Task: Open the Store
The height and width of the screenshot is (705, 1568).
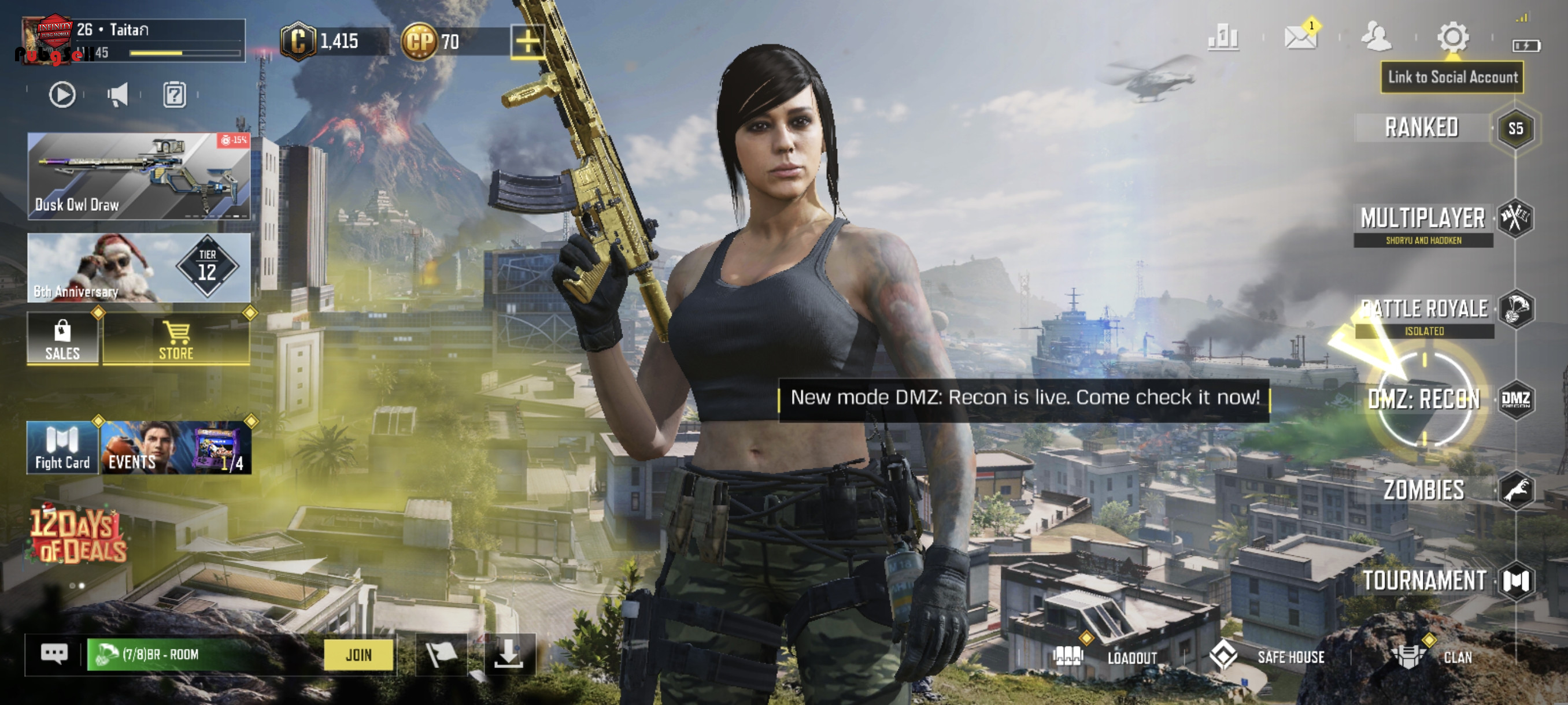Action: pos(176,339)
